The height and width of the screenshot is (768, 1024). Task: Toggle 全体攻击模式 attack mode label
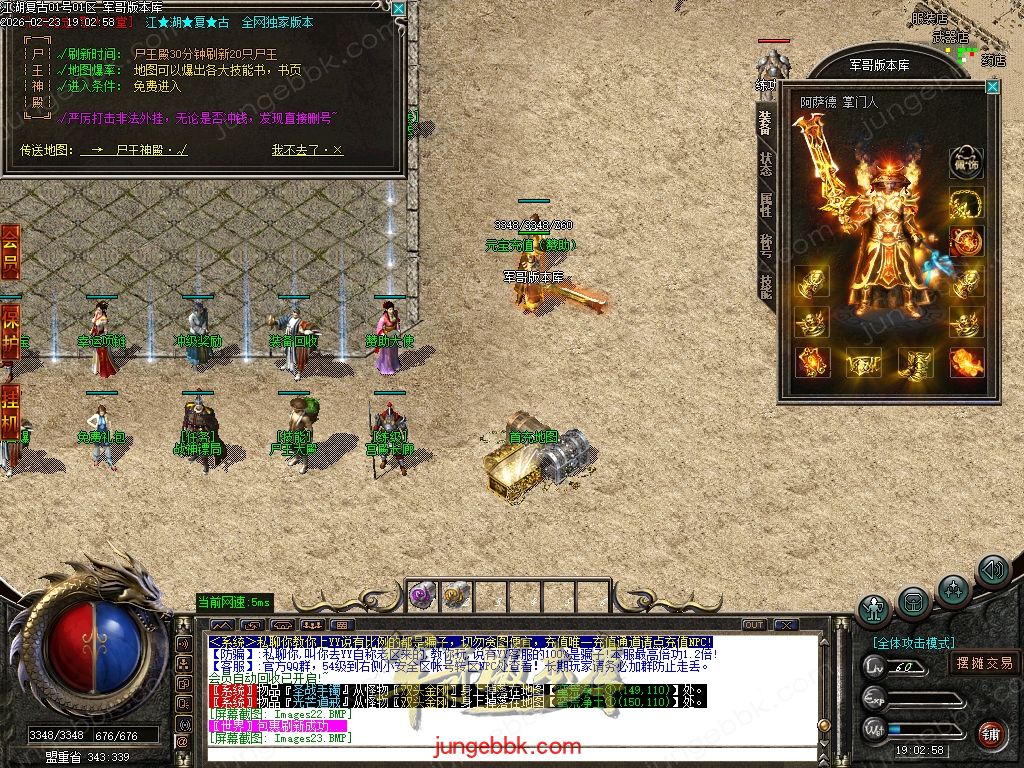click(x=913, y=643)
